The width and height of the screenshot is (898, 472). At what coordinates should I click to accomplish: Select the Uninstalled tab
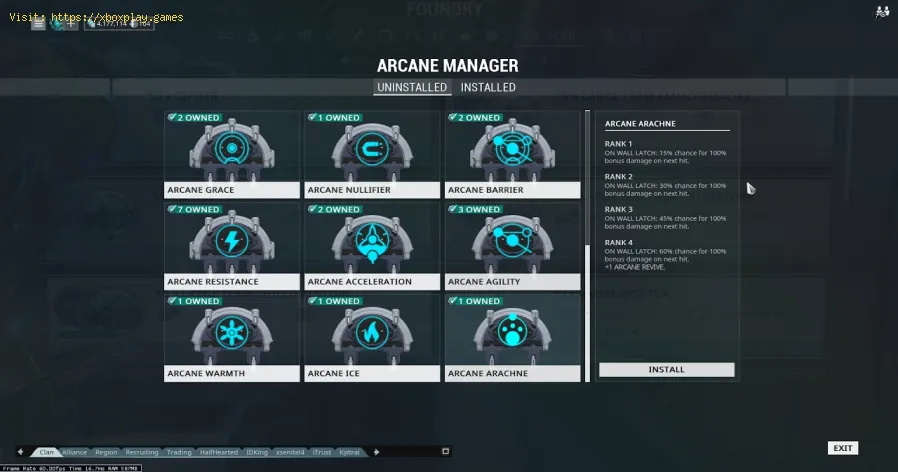[412, 88]
